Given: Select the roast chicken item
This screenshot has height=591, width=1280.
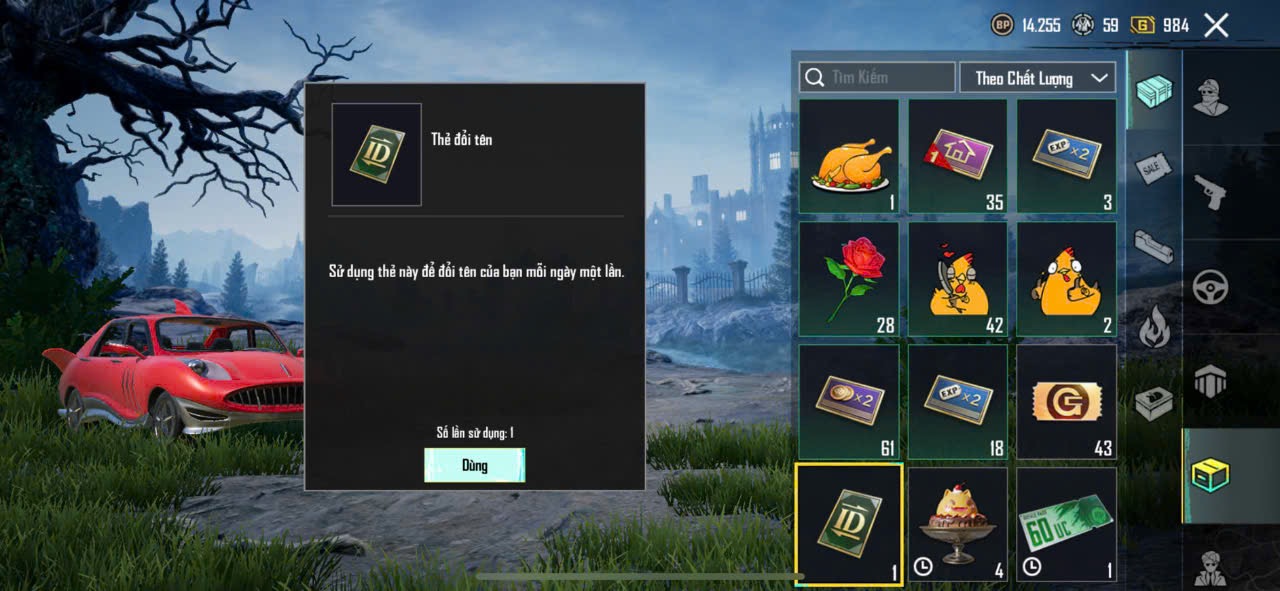Looking at the screenshot, I should pos(849,157).
